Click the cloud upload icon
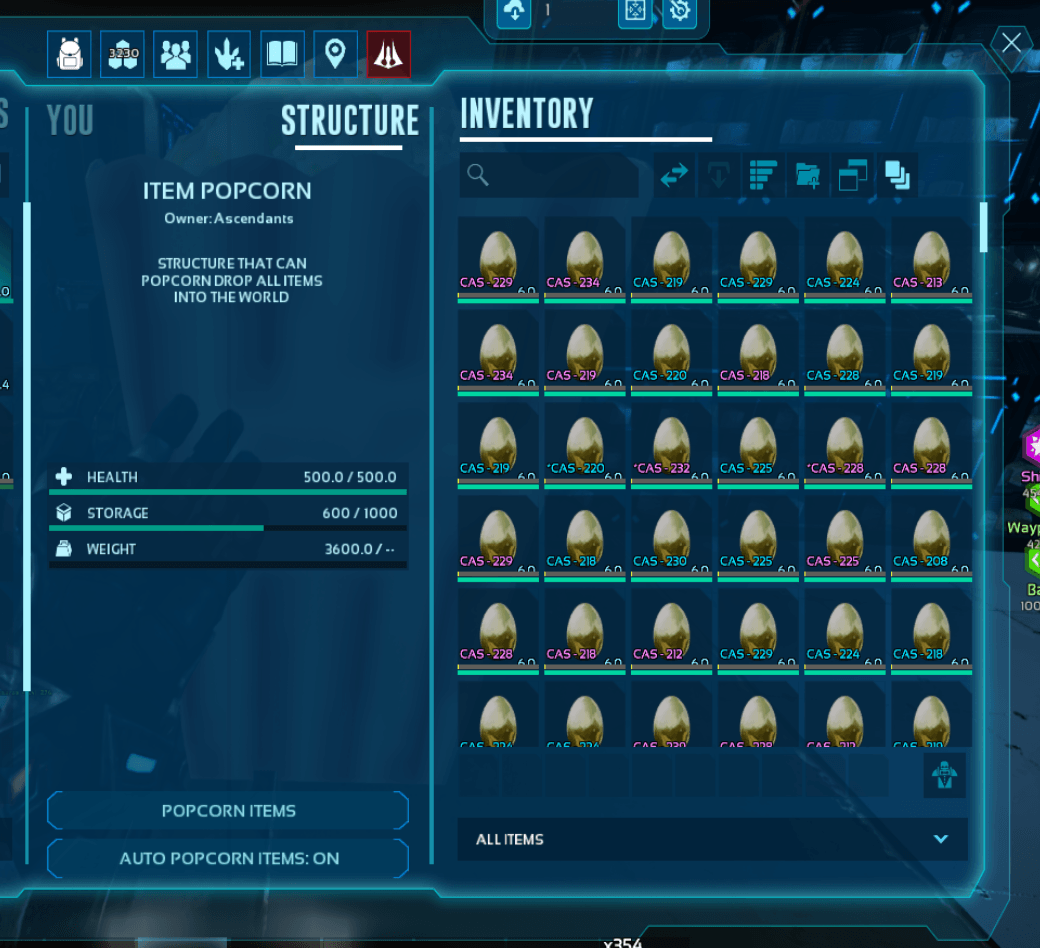Viewport: 1040px width, 948px height. 514,12
